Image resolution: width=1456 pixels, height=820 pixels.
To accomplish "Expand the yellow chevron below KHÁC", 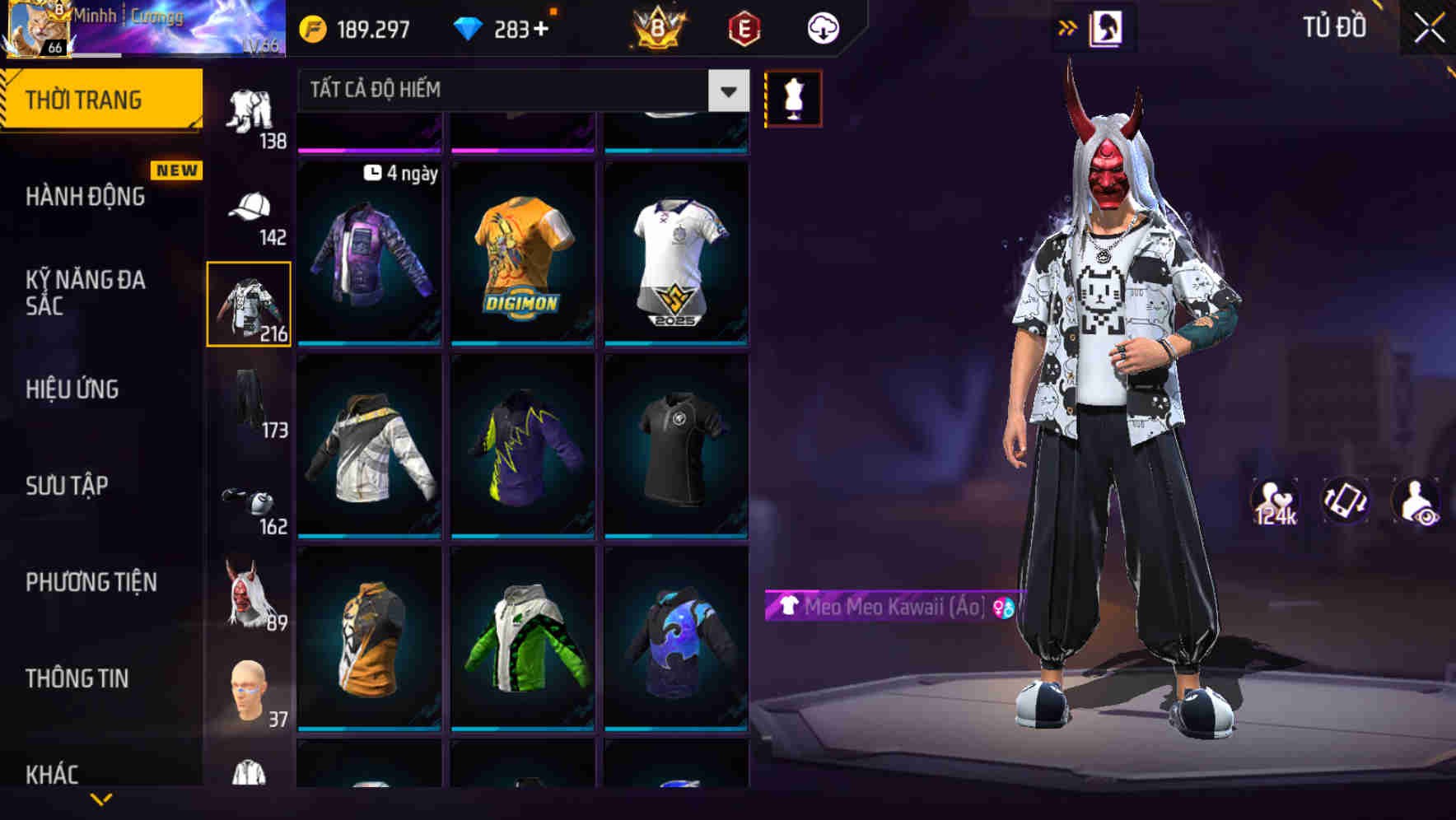I will click(x=100, y=800).
